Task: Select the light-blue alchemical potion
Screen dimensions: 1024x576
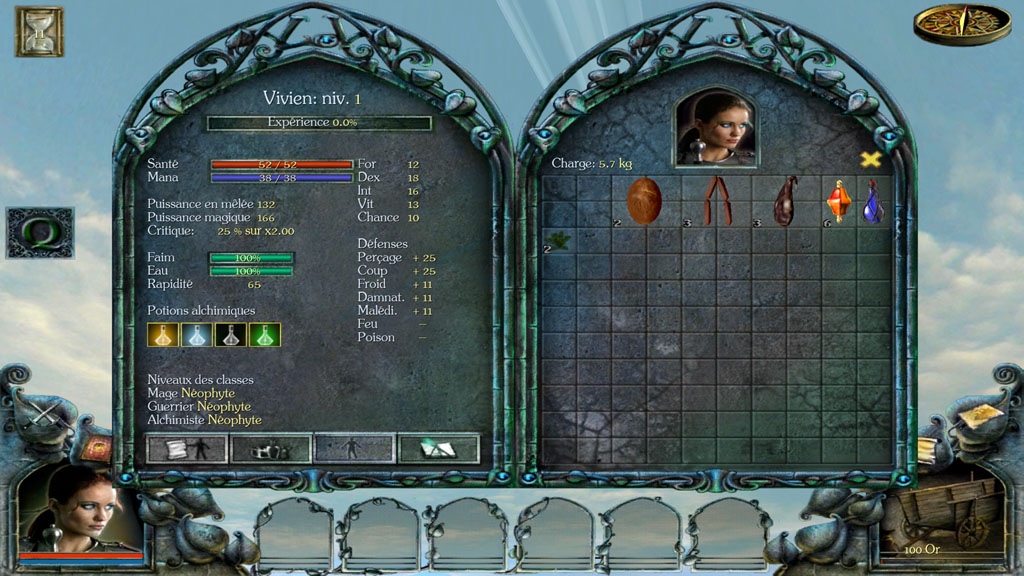Action: tap(197, 335)
